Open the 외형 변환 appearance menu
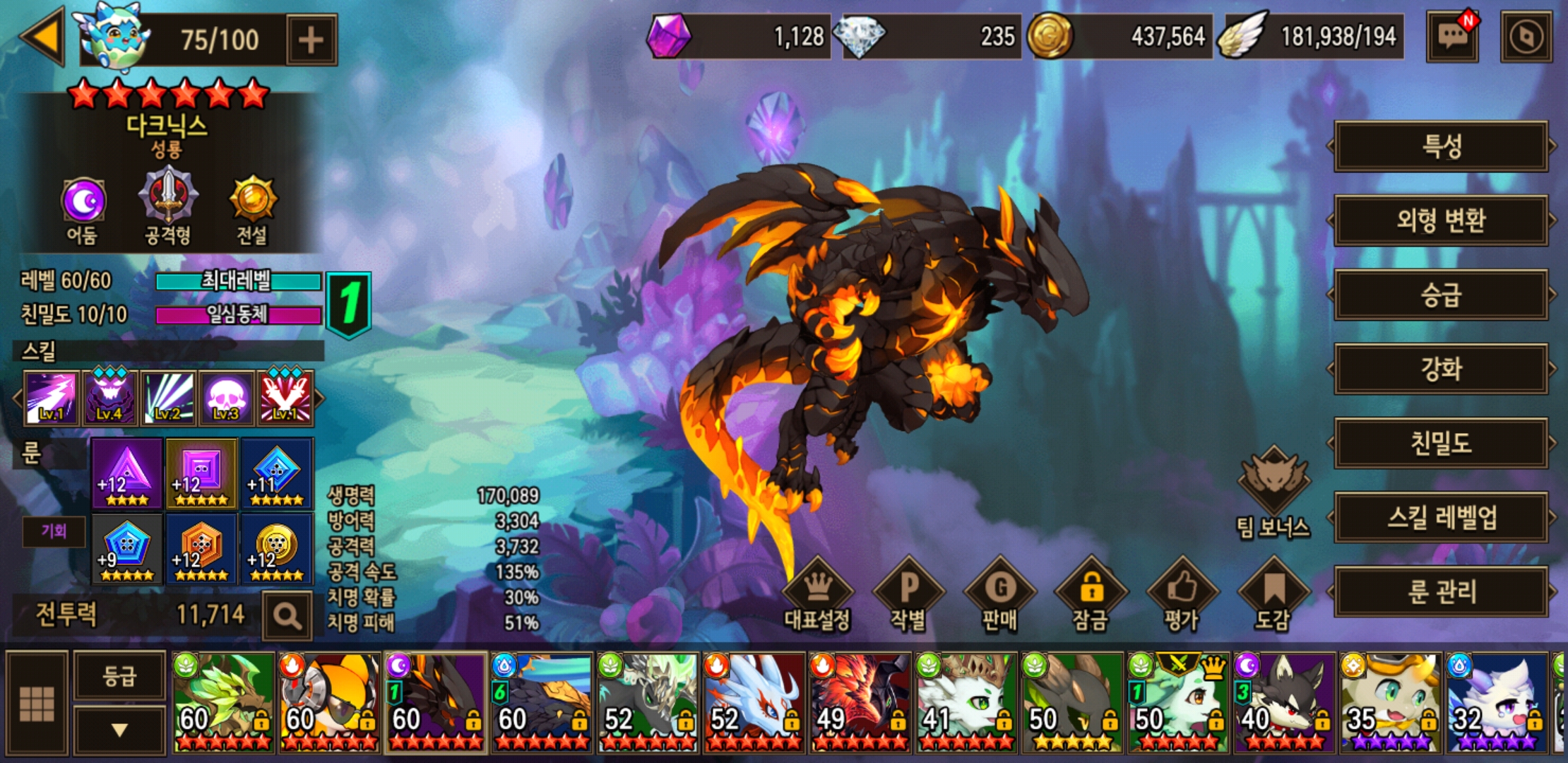This screenshot has height=763, width=1568. [1441, 221]
